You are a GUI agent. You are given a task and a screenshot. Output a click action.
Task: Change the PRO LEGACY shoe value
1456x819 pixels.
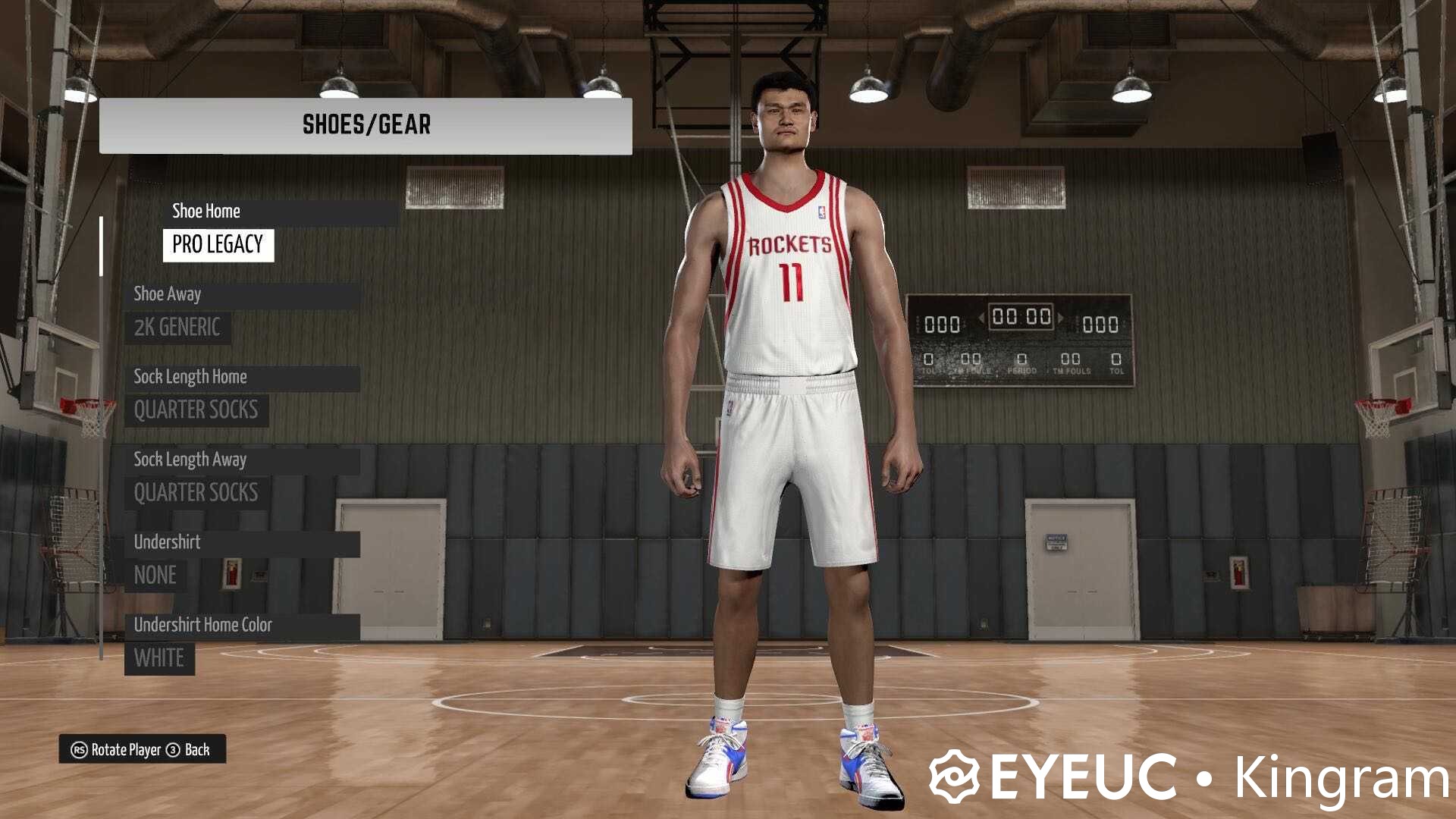click(218, 245)
